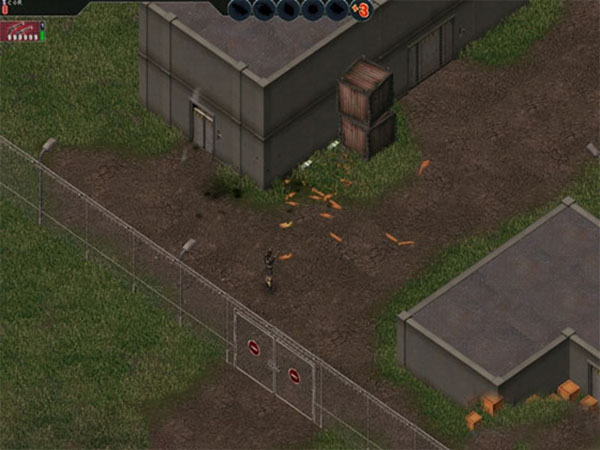This screenshot has width=600, height=450.
Task: Select the red weapon panel
Action: 19,32
